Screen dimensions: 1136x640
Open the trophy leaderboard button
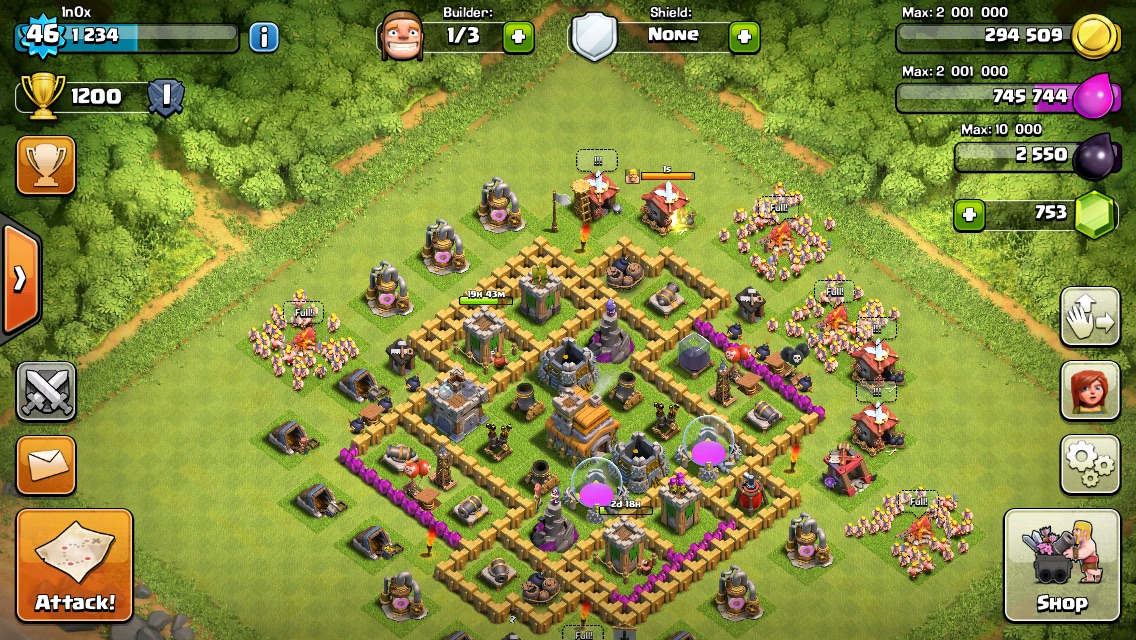46,165
